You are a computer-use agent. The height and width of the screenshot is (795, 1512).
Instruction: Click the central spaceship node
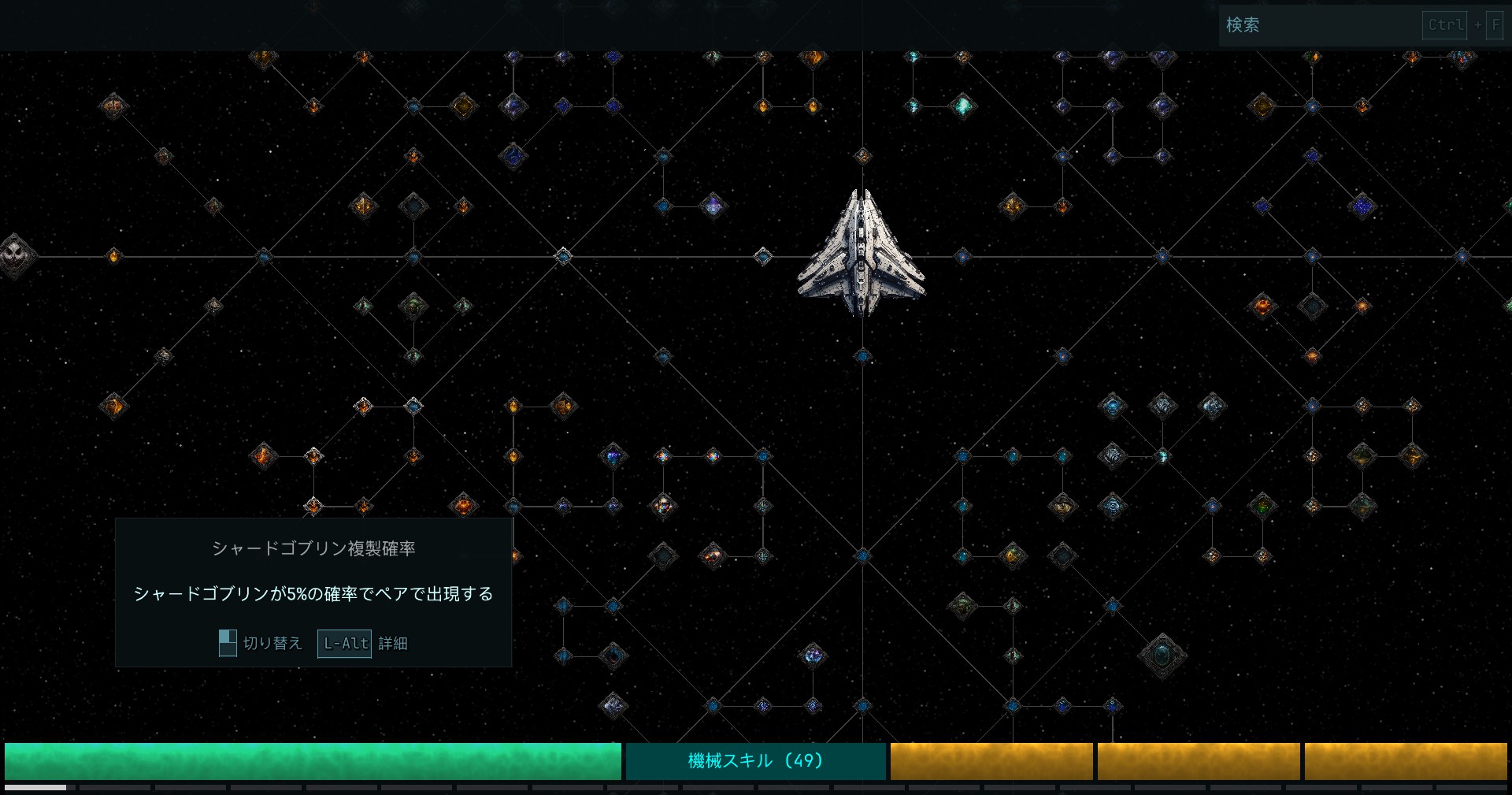tap(862, 254)
